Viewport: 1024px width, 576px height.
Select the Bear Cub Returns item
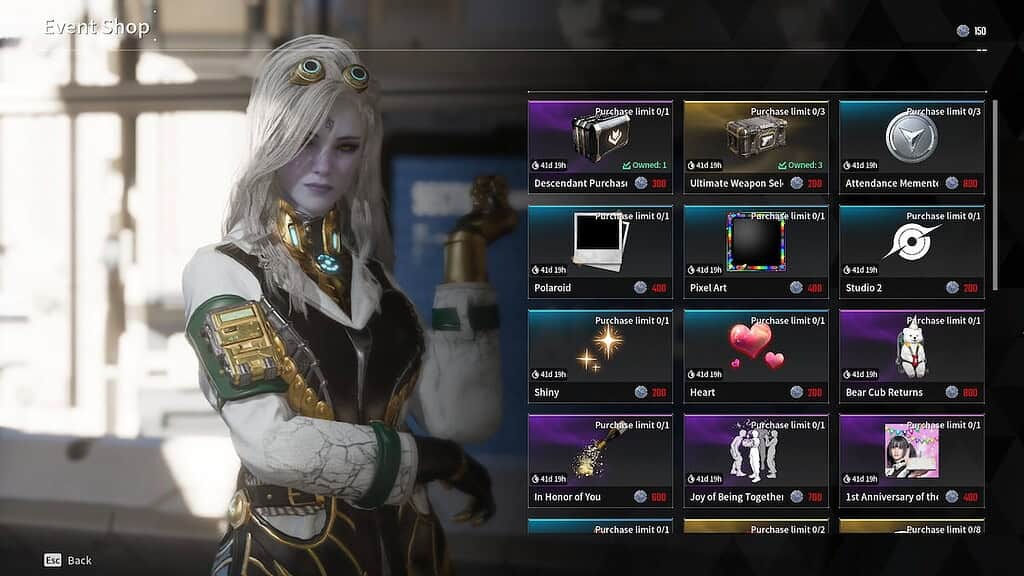click(x=911, y=356)
